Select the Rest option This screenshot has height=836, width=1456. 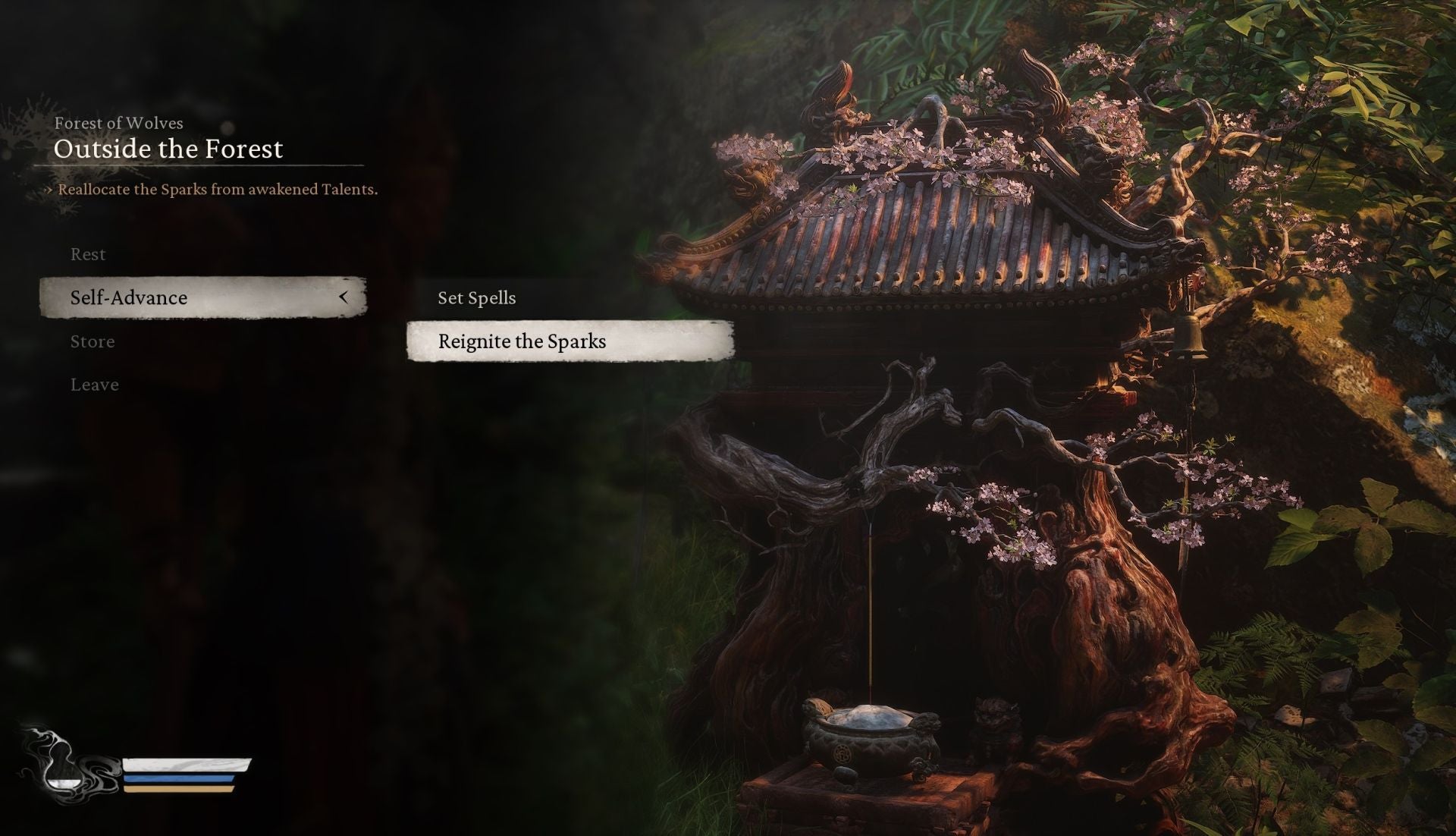[87, 254]
